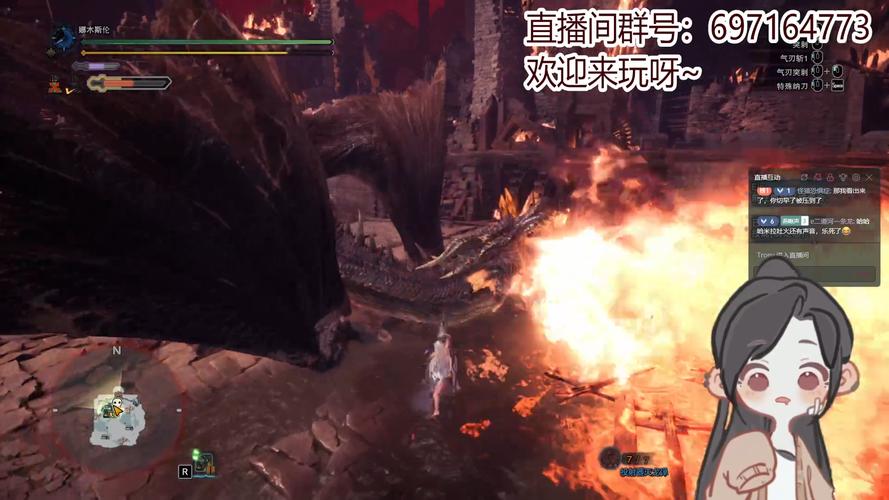Click the Palico gadget icon beside the minimap
This screenshot has height=500, width=889.
tap(205, 463)
